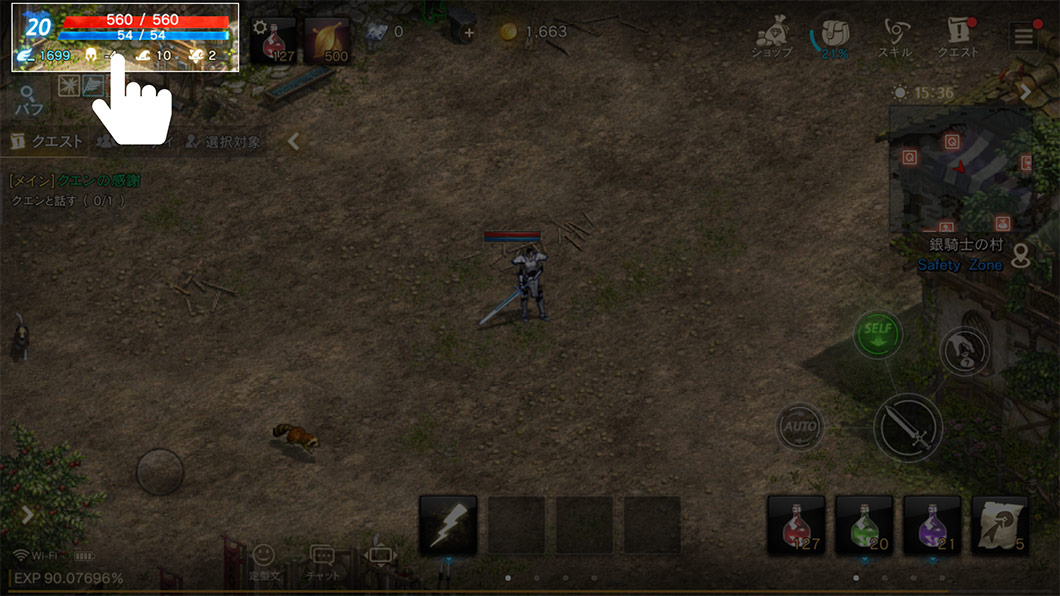Toggle the AUTO battle button

(800, 427)
